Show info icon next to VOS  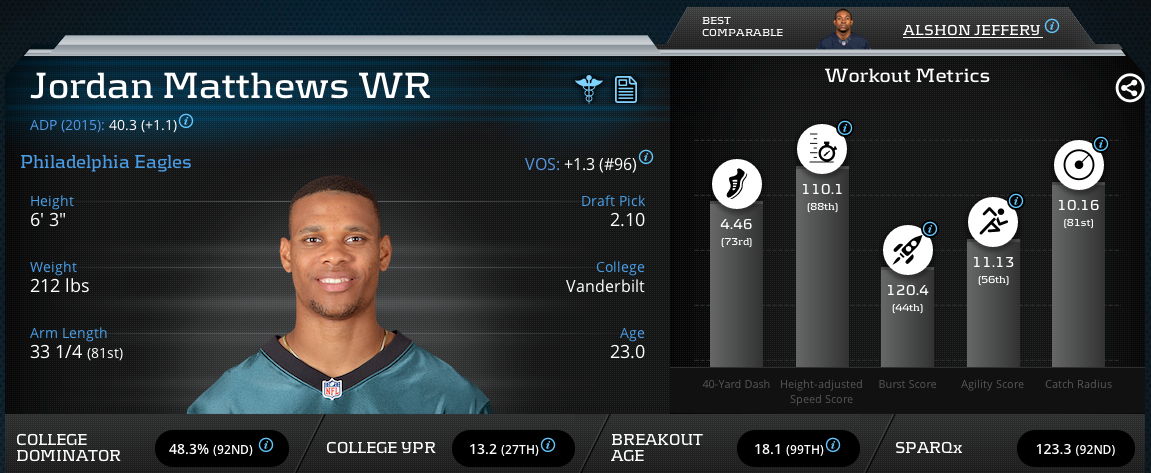click(x=646, y=157)
